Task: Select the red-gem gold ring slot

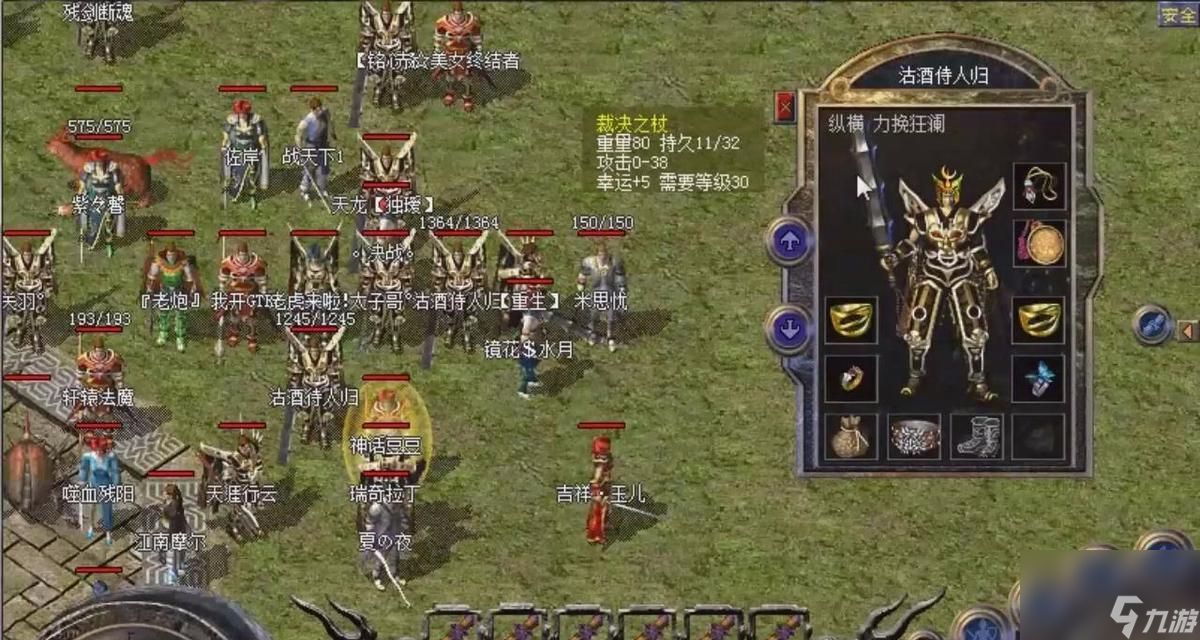Action: pos(850,378)
